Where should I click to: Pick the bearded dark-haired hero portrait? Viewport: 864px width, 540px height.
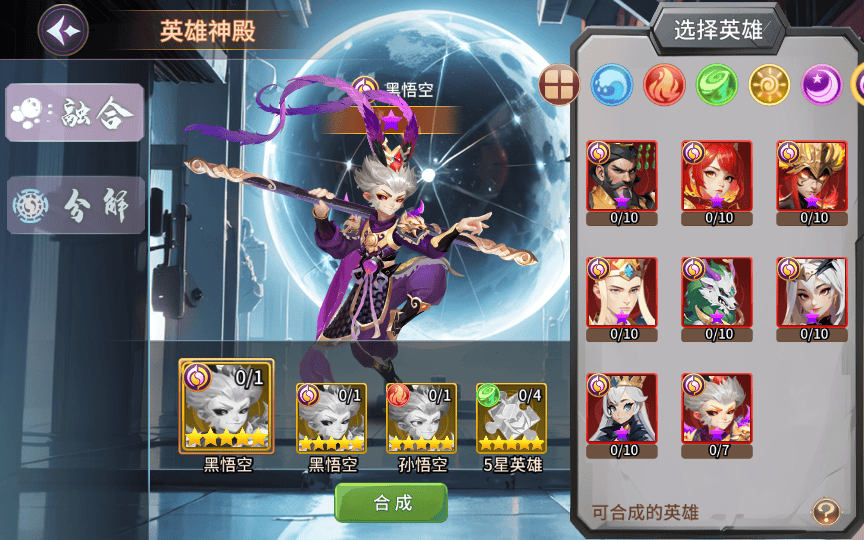(x=621, y=176)
